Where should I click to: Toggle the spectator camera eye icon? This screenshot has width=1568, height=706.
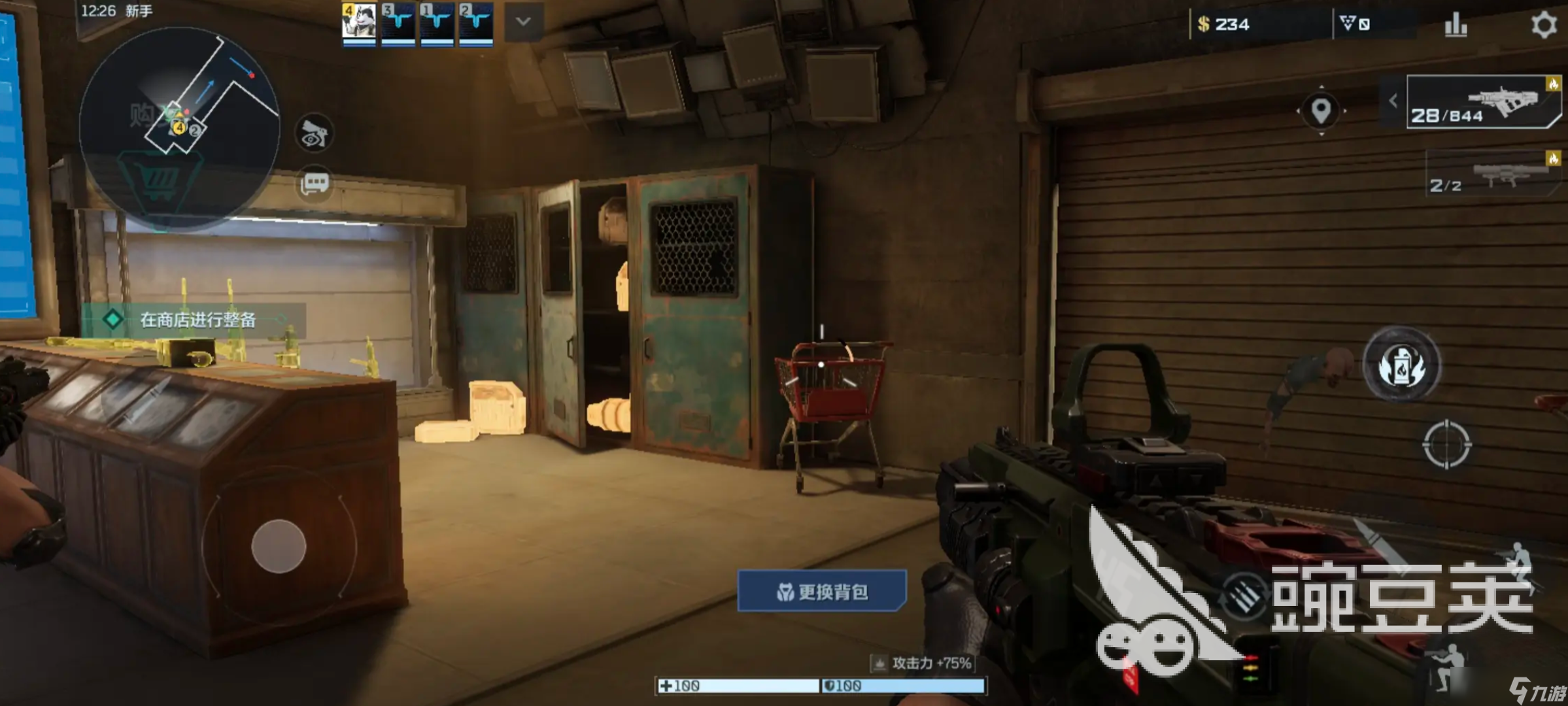pos(315,134)
